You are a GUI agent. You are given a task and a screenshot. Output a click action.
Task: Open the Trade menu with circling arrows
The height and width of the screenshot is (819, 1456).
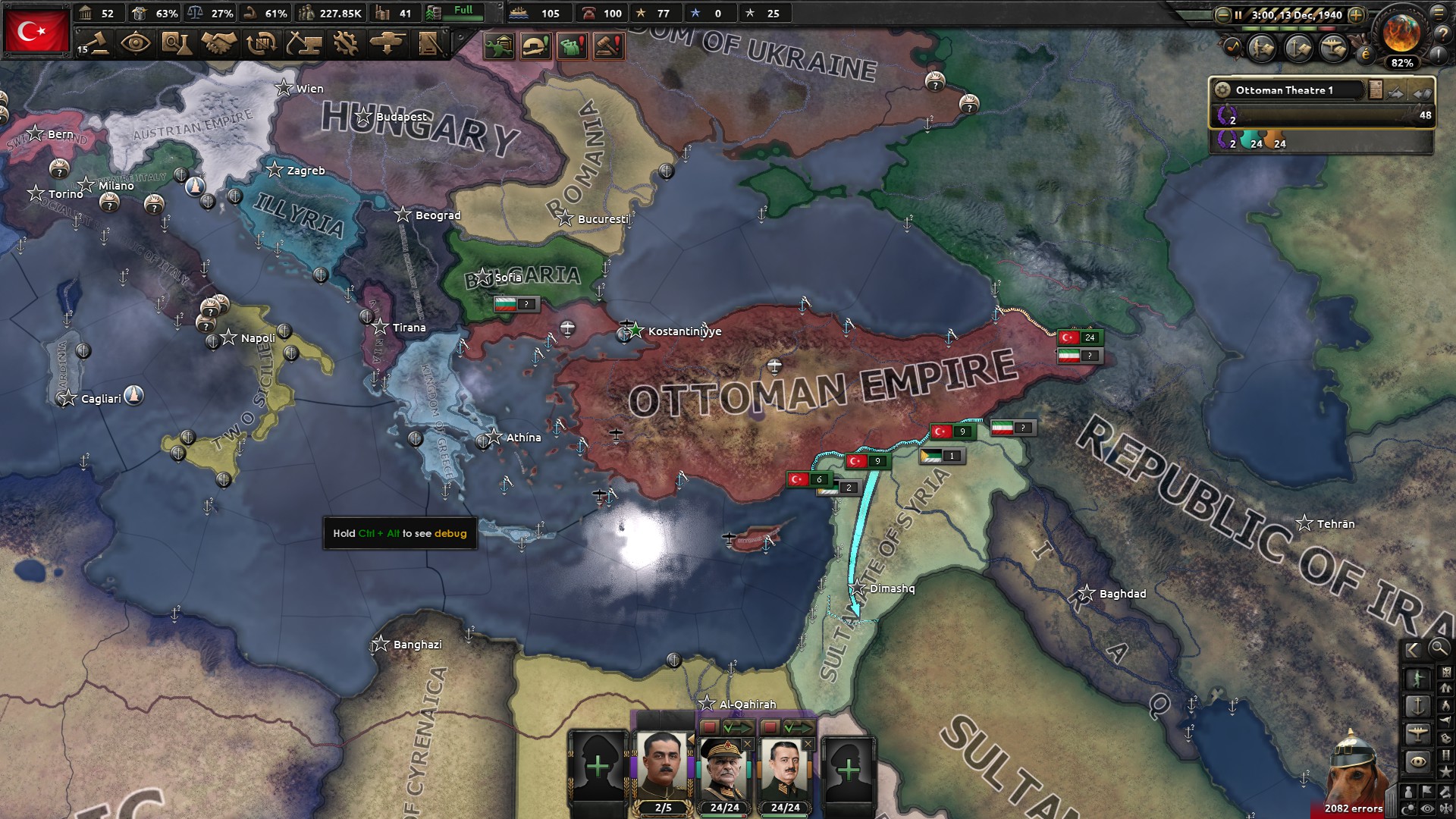point(260,42)
